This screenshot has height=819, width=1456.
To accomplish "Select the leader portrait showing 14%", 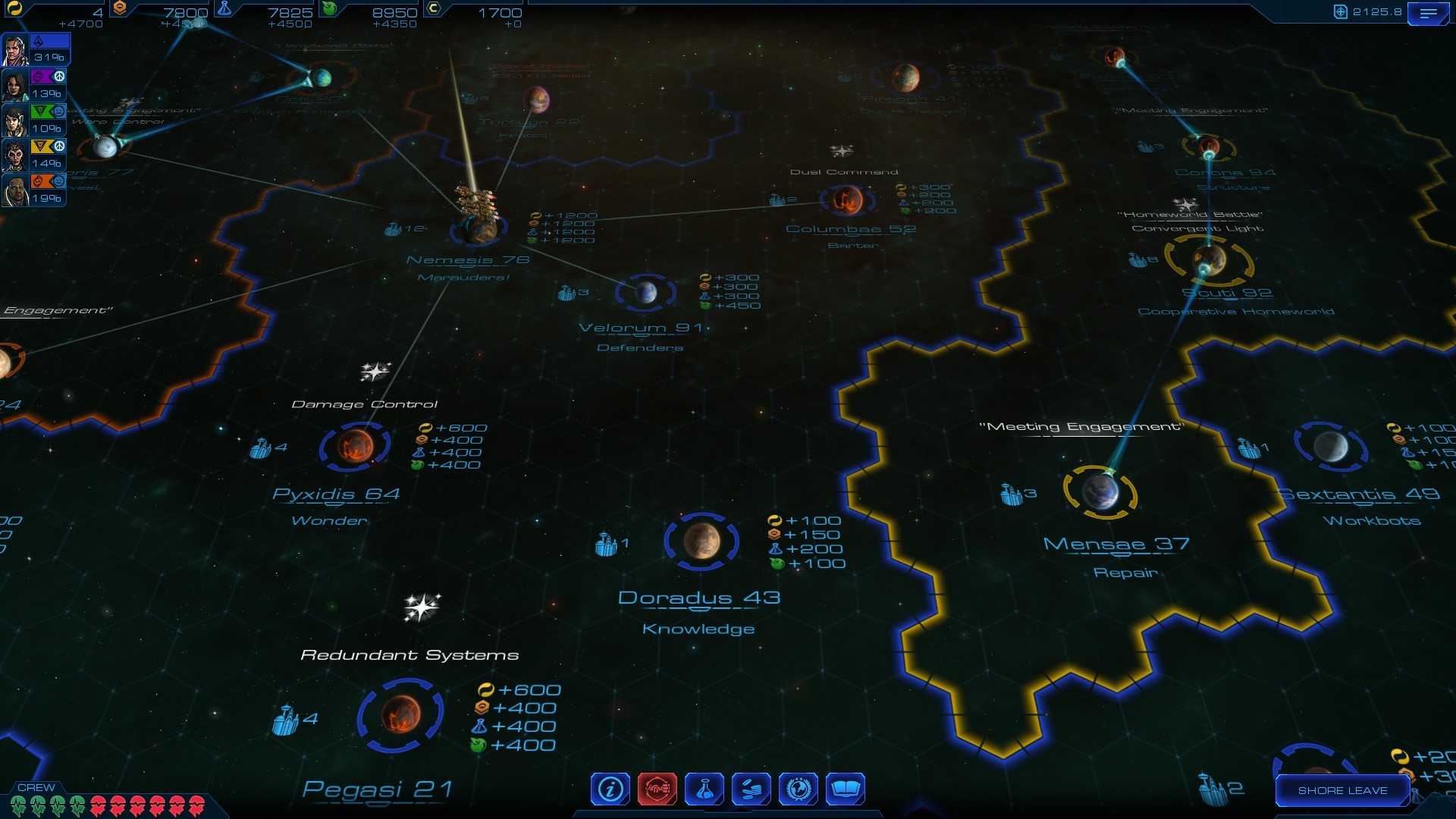I will pyautogui.click(x=16, y=155).
